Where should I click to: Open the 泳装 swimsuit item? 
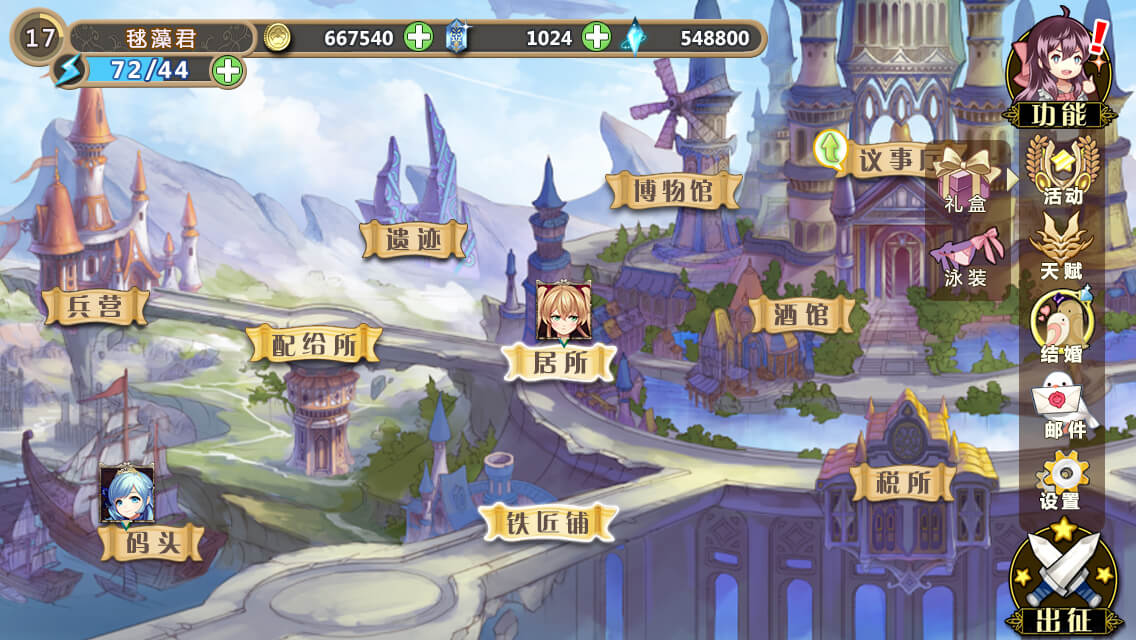point(965,257)
